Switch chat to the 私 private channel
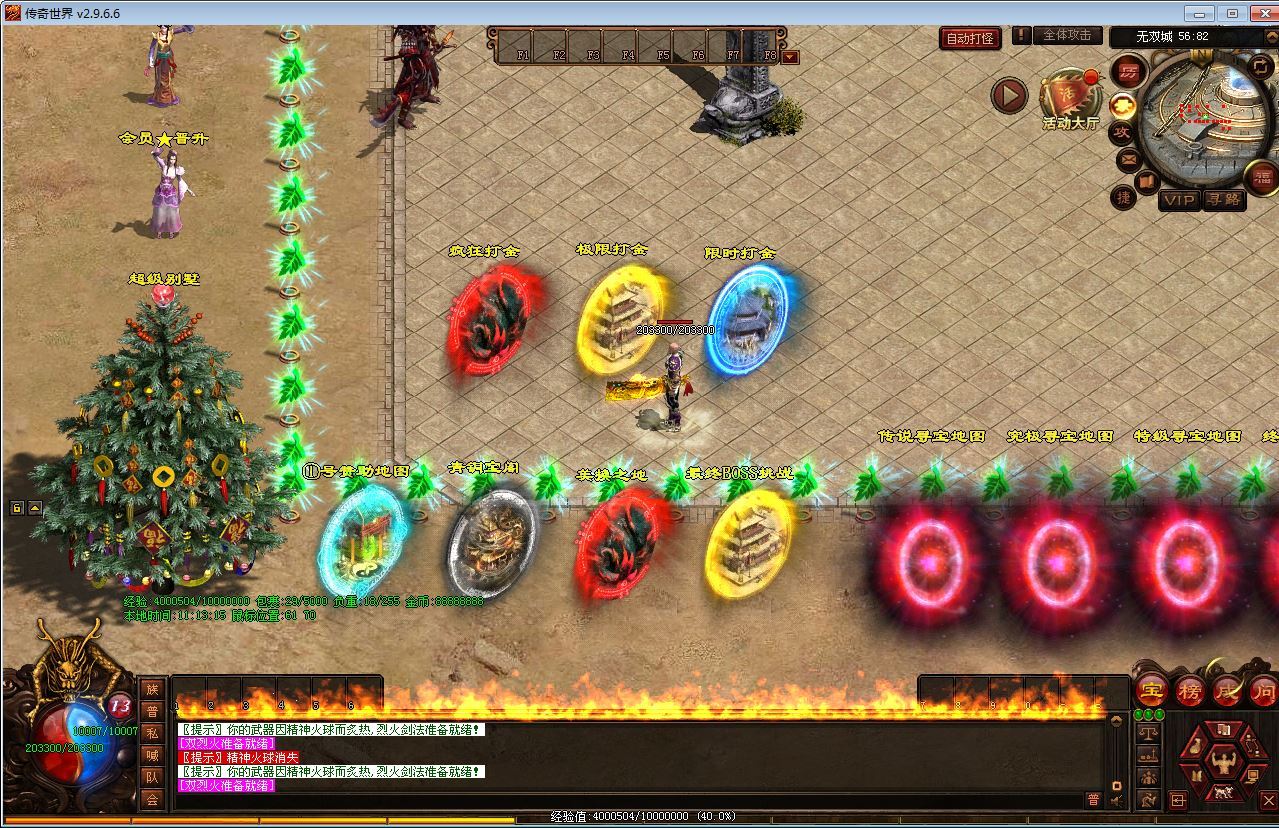The width and height of the screenshot is (1279, 828). (x=151, y=733)
